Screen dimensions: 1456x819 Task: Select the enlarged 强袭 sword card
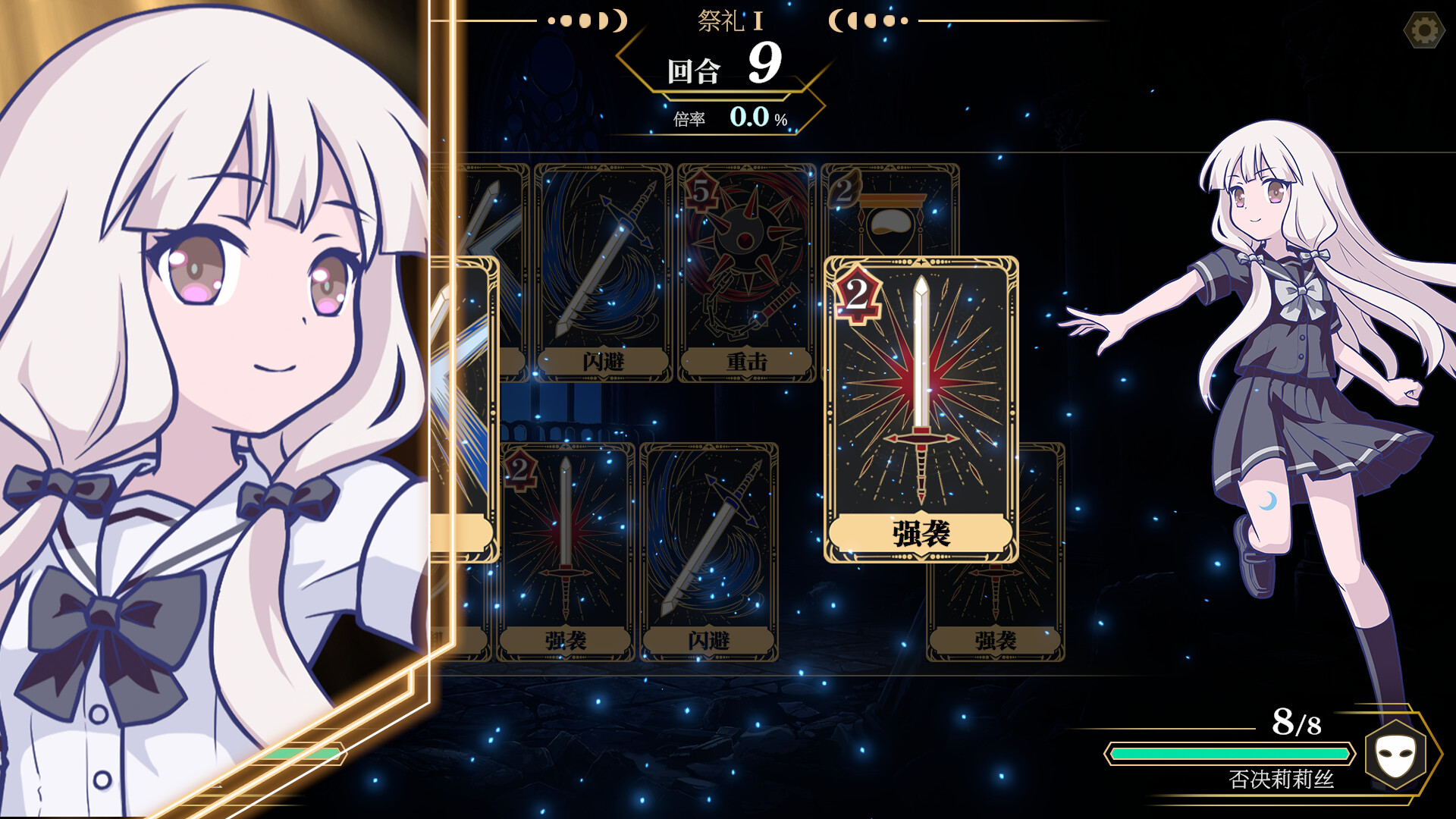(921, 409)
